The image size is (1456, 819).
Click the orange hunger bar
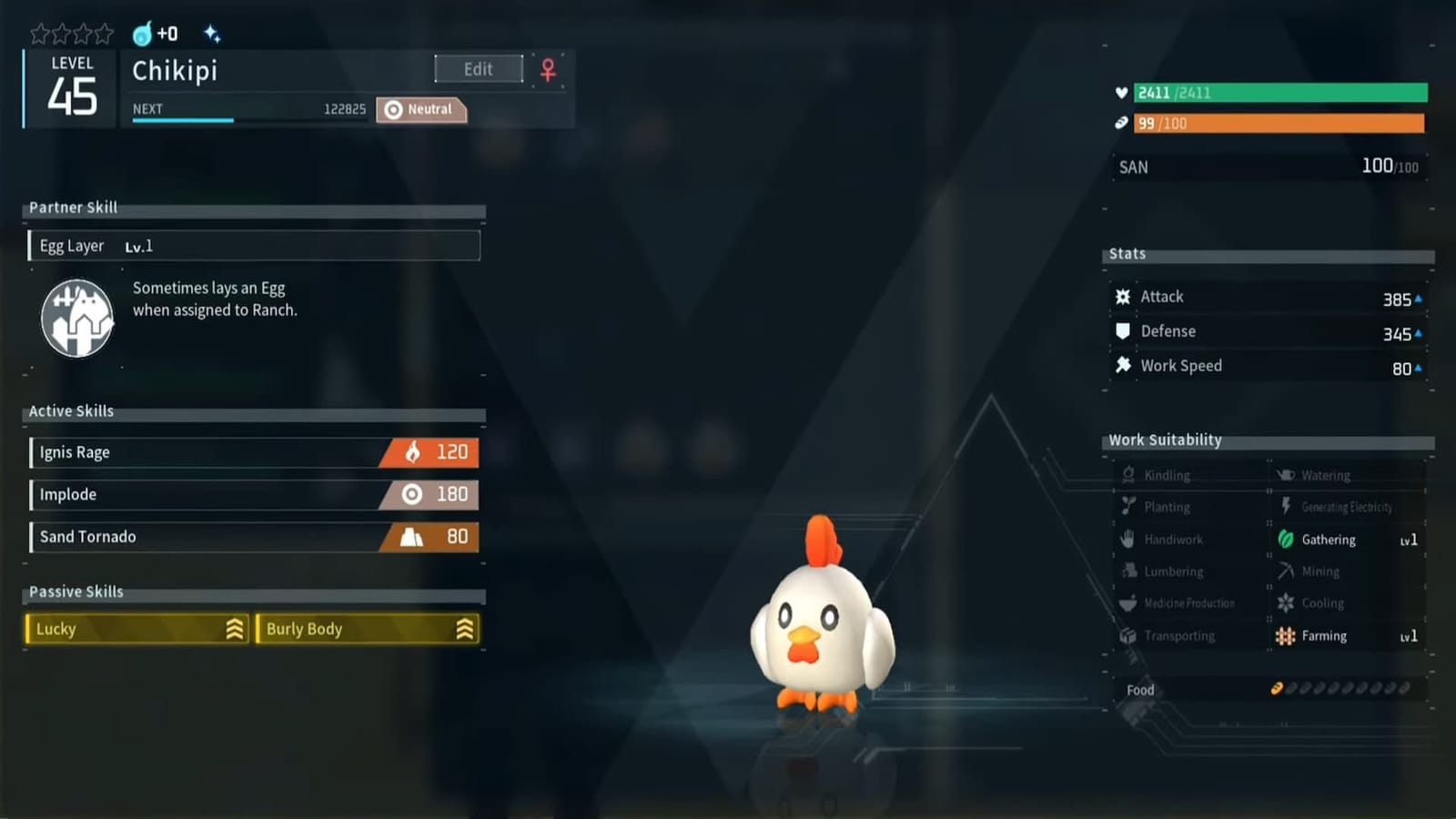pyautogui.click(x=1279, y=125)
